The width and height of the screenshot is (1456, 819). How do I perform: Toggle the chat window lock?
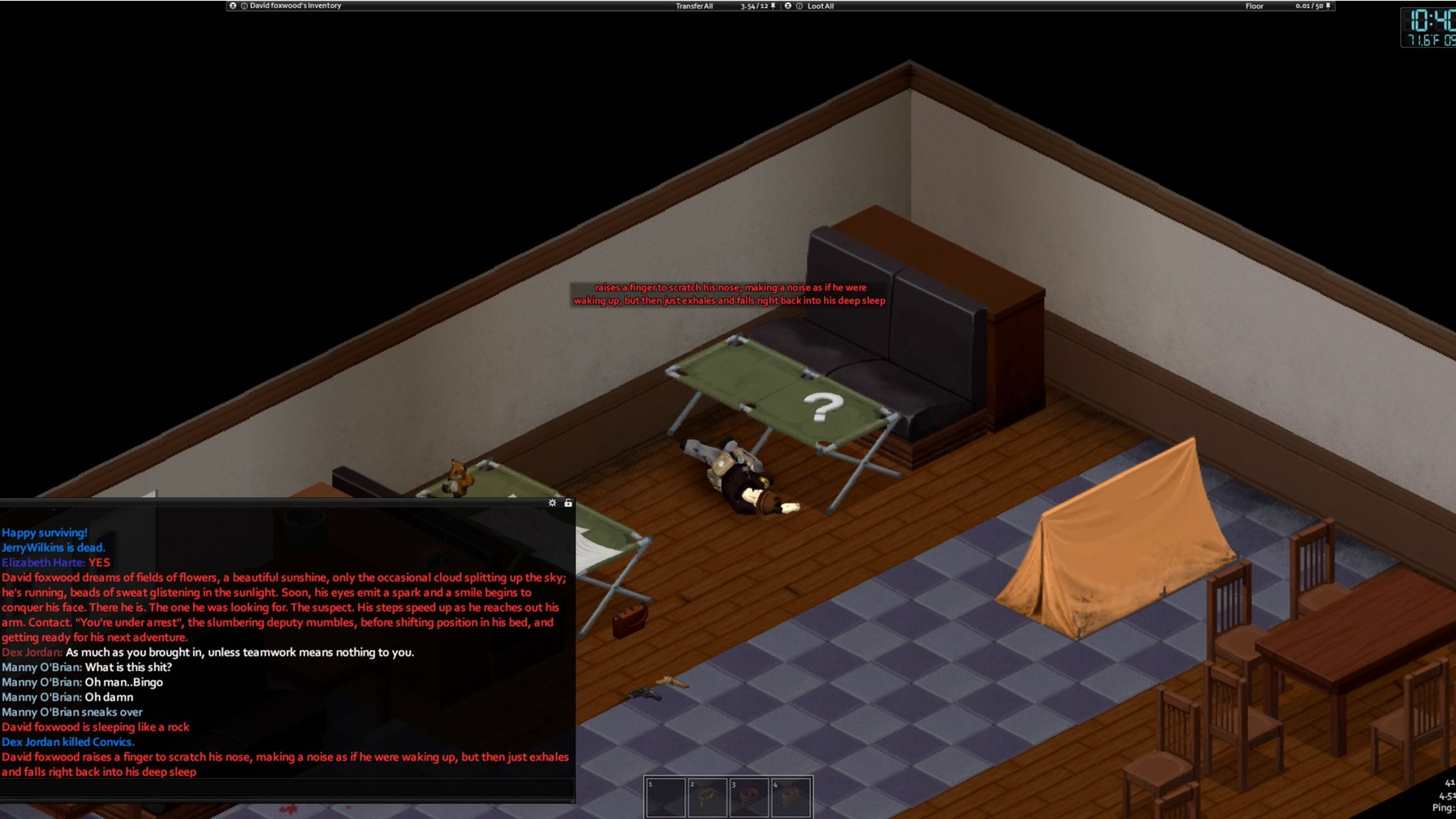(x=568, y=502)
